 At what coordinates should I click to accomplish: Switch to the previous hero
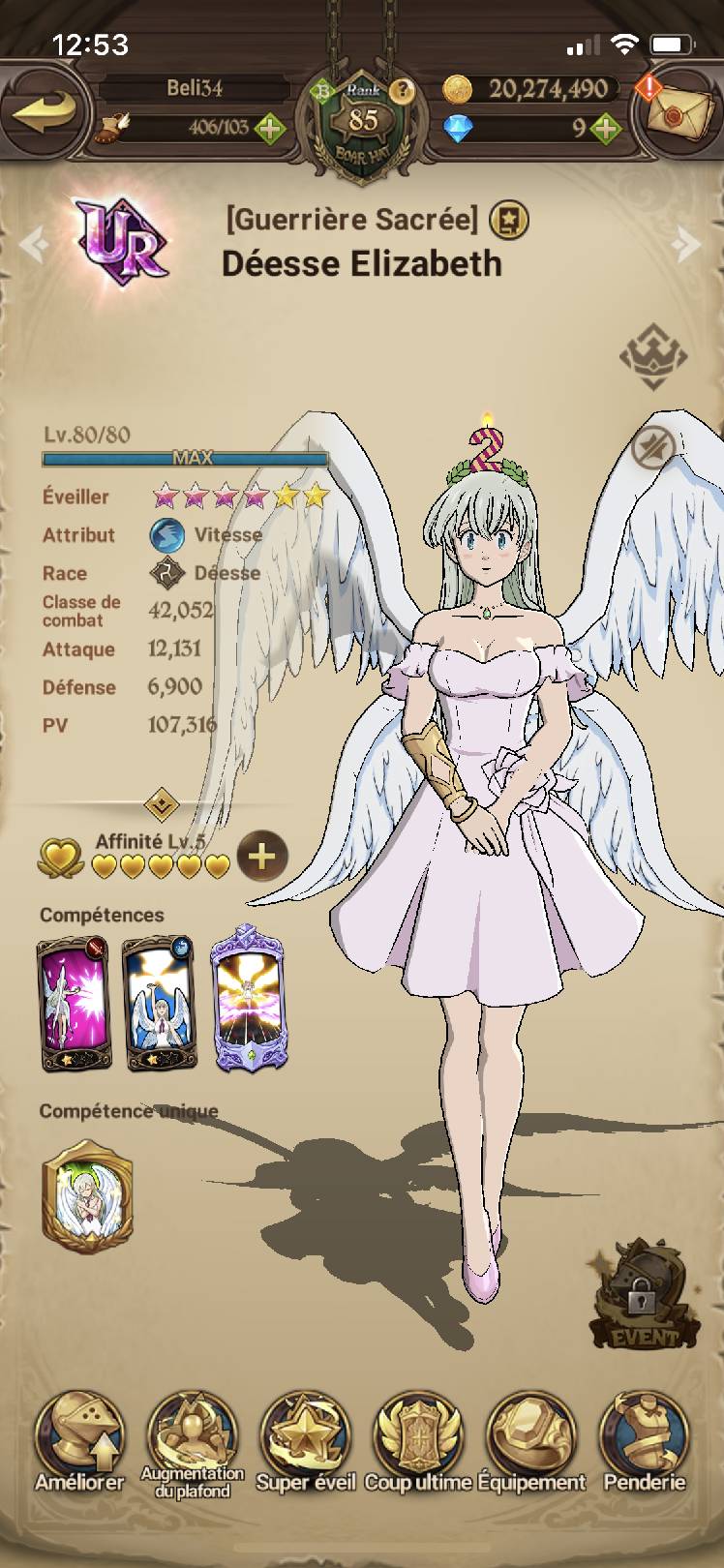[x=33, y=244]
